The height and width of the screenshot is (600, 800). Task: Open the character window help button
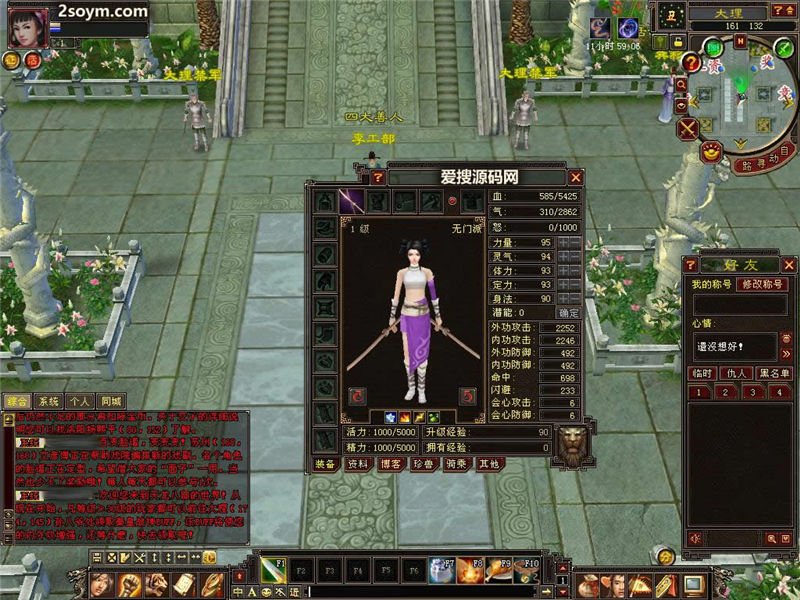378,177
